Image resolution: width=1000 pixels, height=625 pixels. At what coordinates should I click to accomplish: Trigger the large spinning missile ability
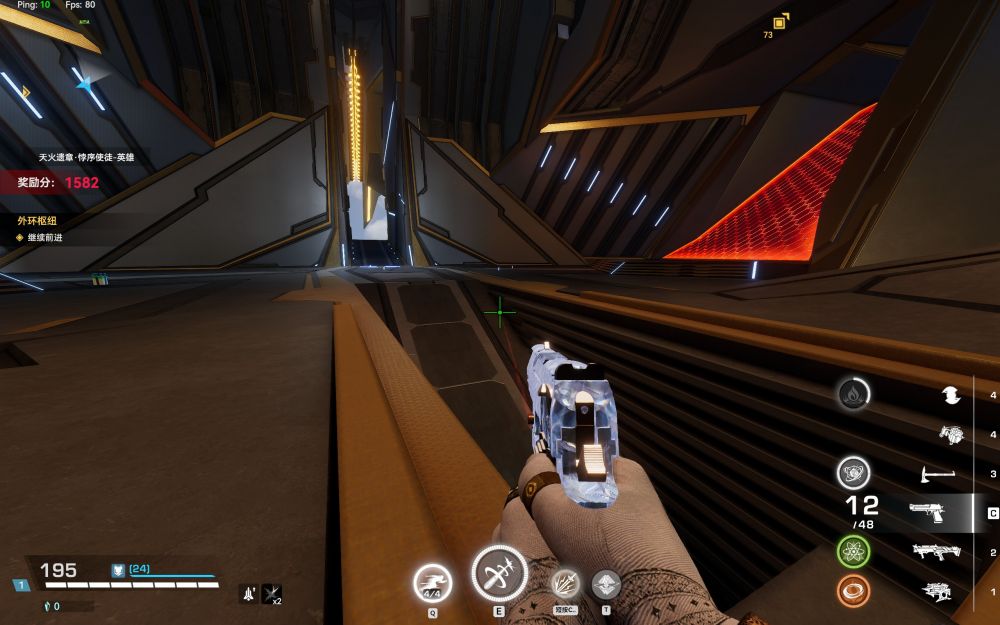click(x=499, y=574)
